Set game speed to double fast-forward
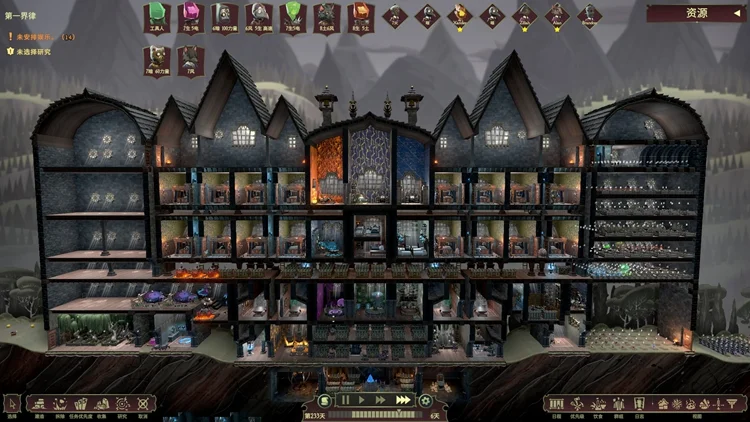Image resolution: width=750 pixels, height=422 pixels. click(x=380, y=400)
